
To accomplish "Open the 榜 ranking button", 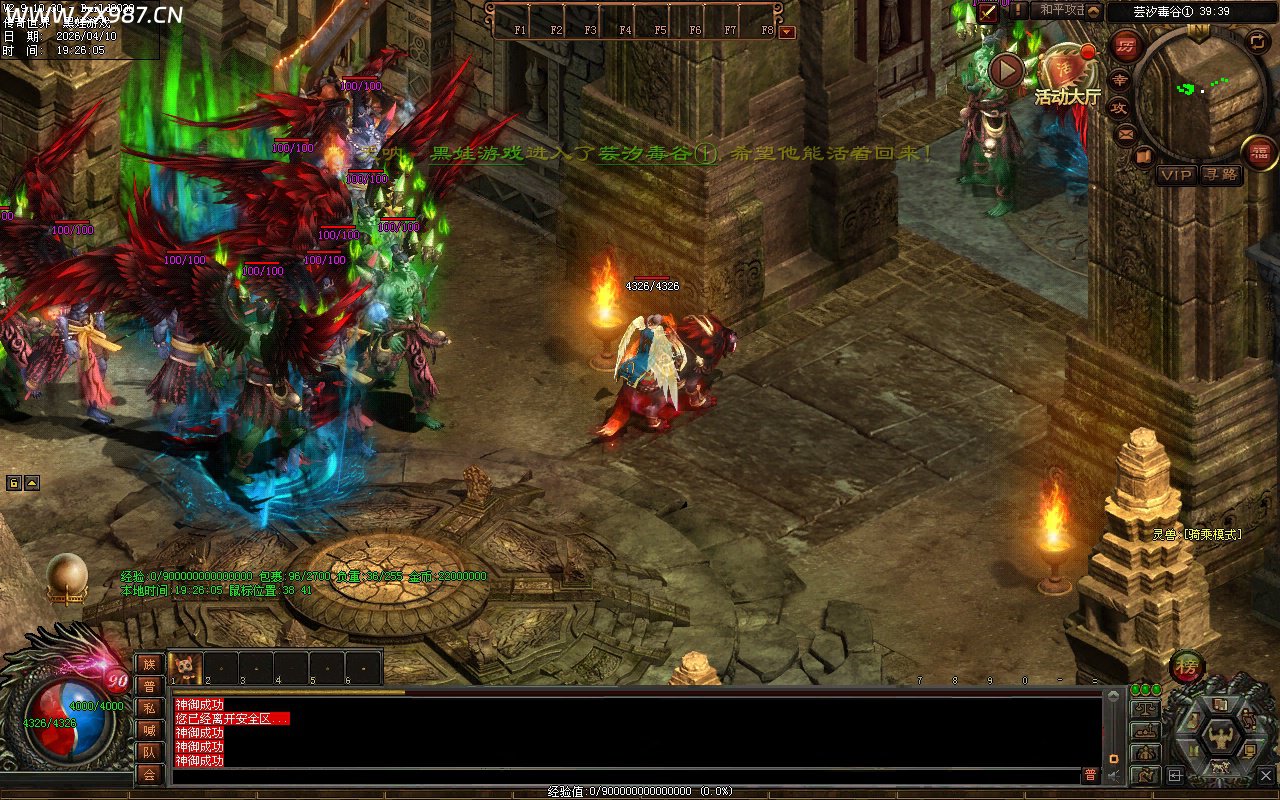I will coord(1187,666).
